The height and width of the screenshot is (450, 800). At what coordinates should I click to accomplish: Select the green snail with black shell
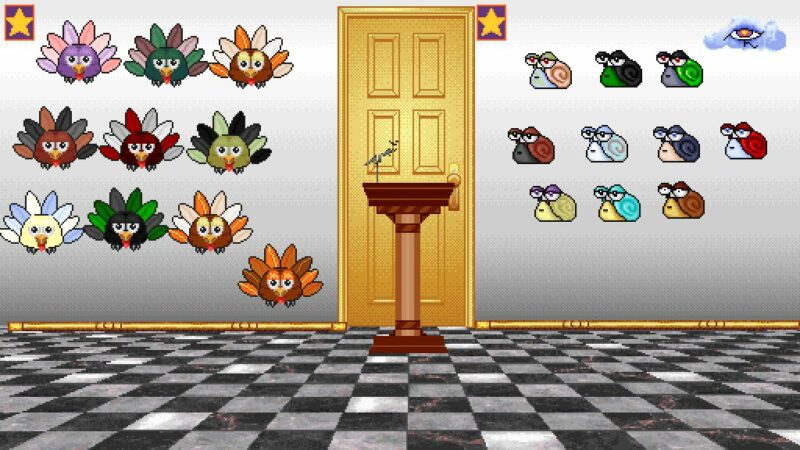pyautogui.click(x=619, y=69)
